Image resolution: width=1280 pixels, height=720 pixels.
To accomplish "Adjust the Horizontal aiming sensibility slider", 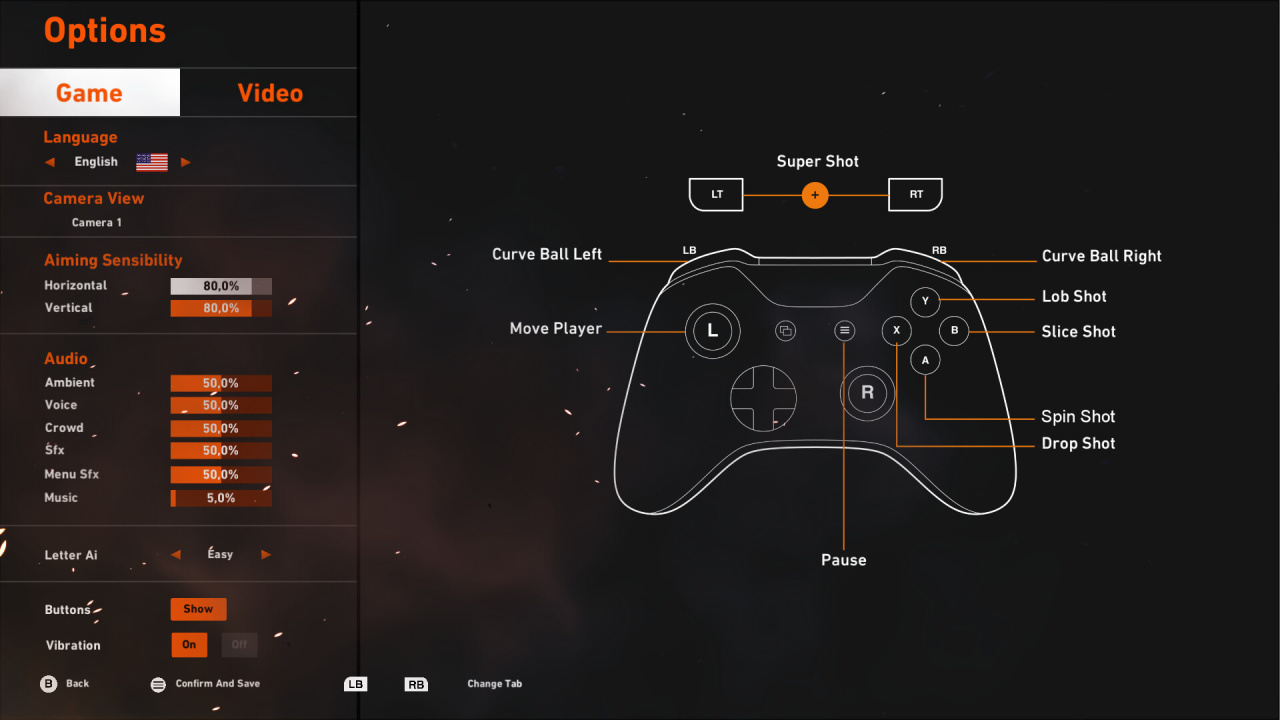I will pos(221,286).
